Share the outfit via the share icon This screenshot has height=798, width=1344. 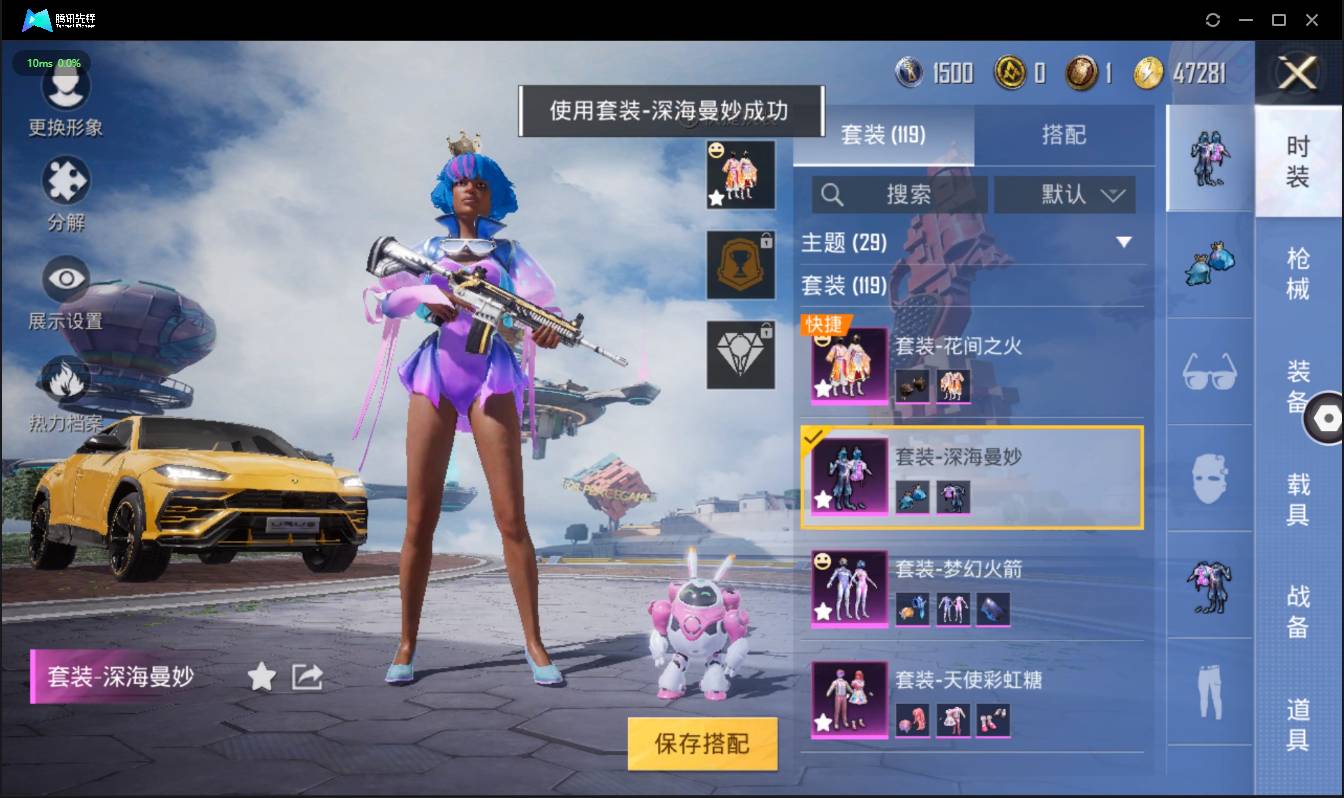tap(307, 677)
